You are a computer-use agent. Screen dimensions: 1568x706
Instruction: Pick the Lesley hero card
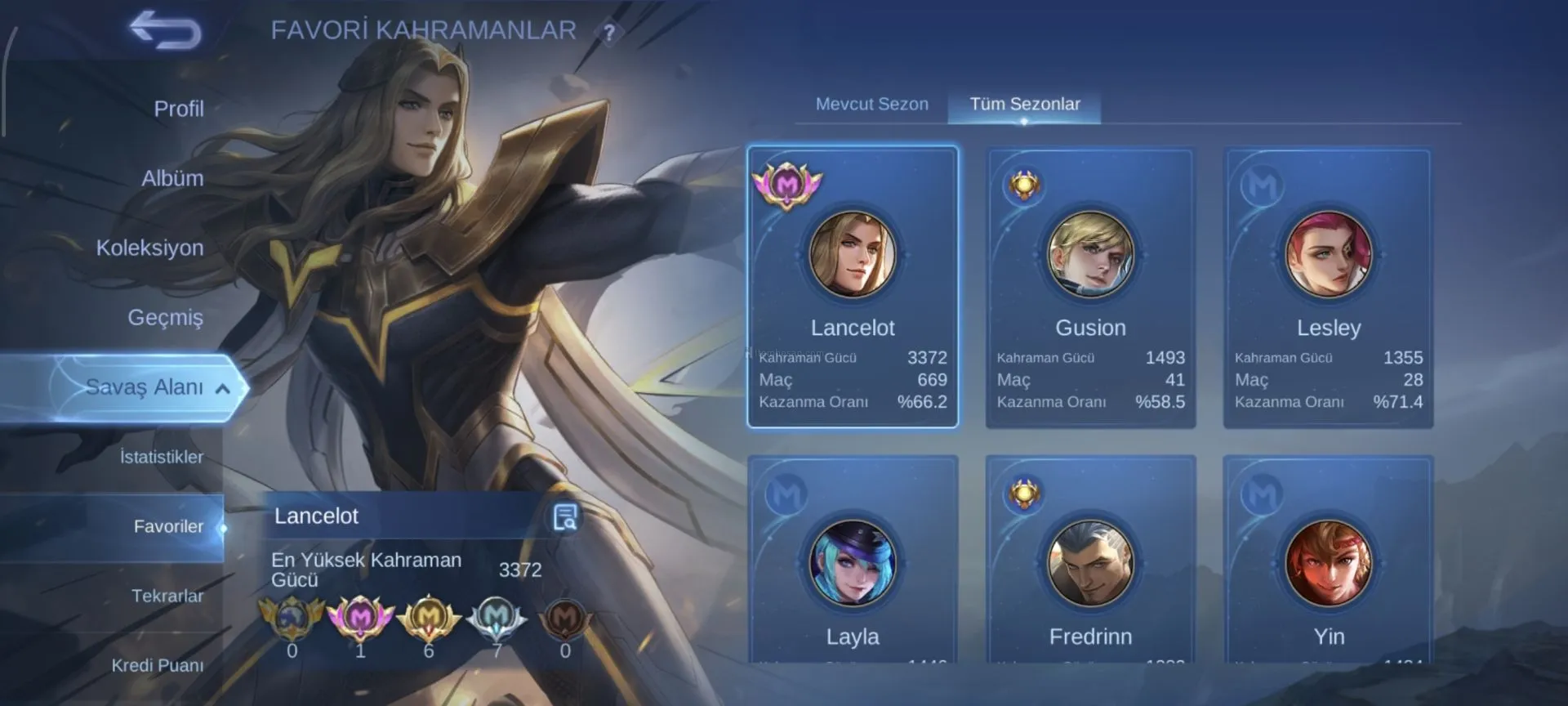[1328, 287]
